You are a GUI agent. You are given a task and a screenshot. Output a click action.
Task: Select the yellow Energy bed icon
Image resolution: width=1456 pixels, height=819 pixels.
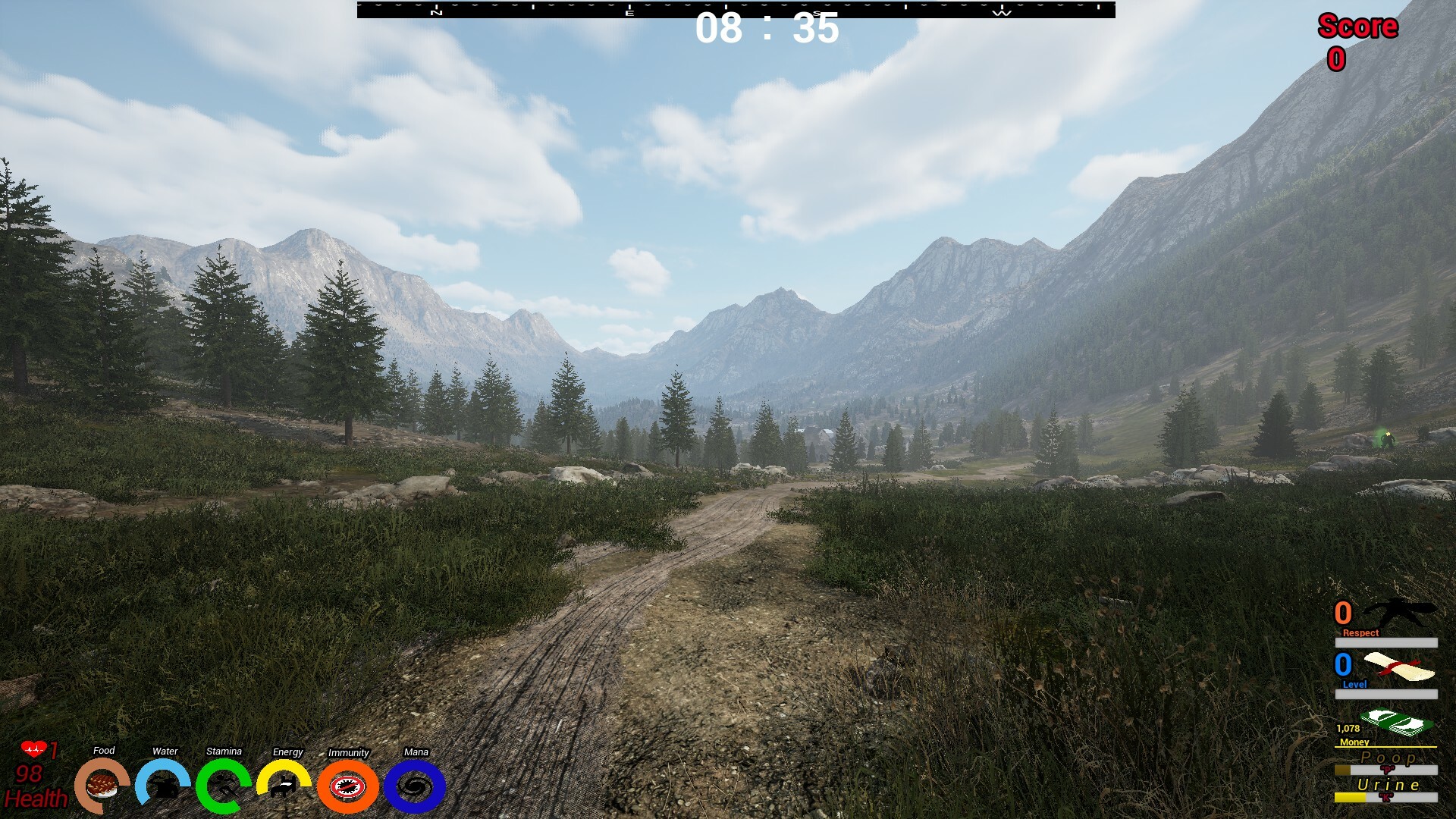(x=284, y=786)
